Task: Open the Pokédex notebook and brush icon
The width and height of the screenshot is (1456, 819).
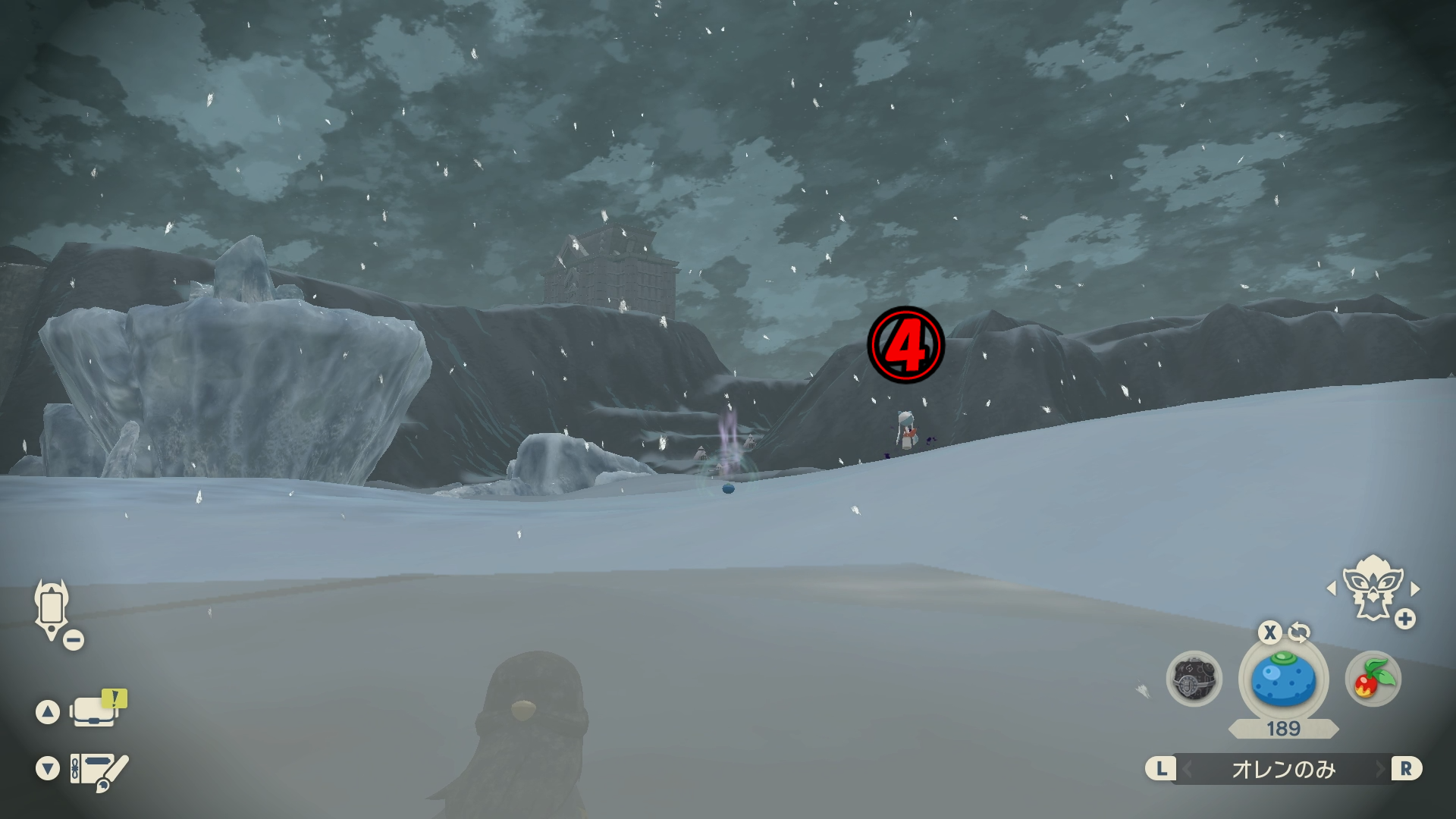Action: (x=99, y=770)
